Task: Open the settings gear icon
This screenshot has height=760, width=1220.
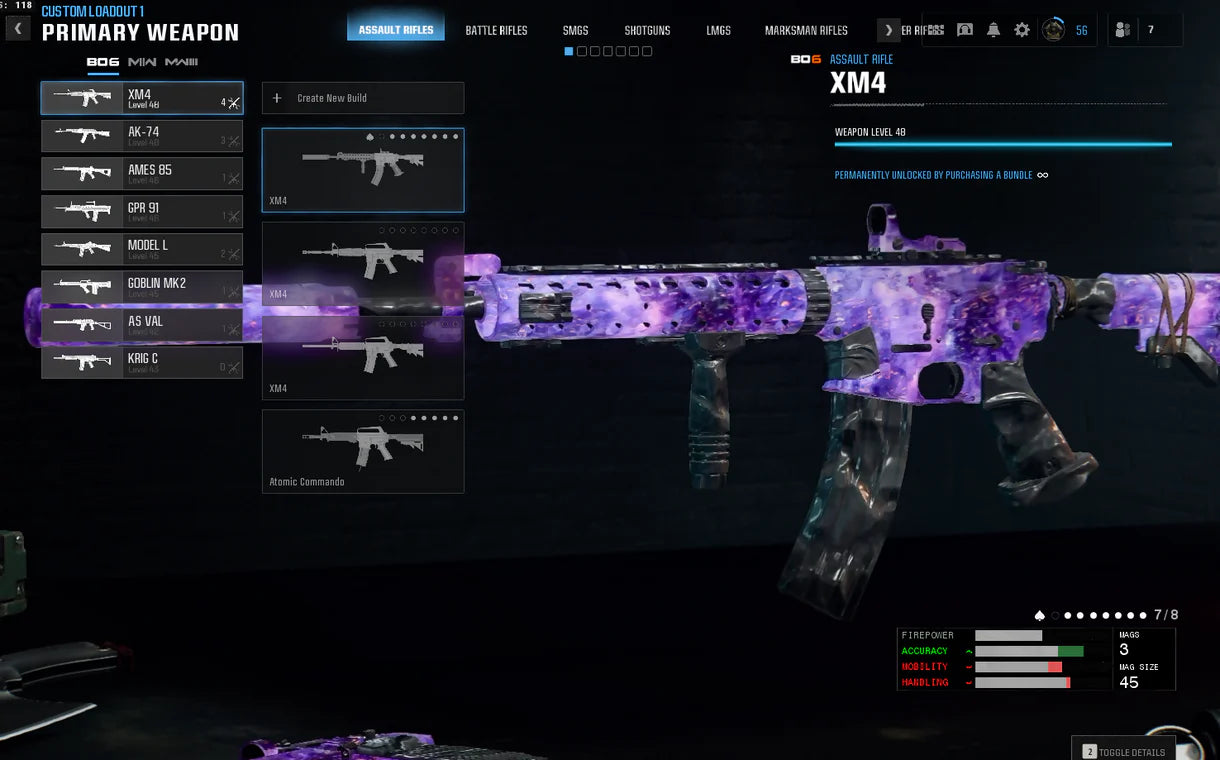Action: [1022, 30]
